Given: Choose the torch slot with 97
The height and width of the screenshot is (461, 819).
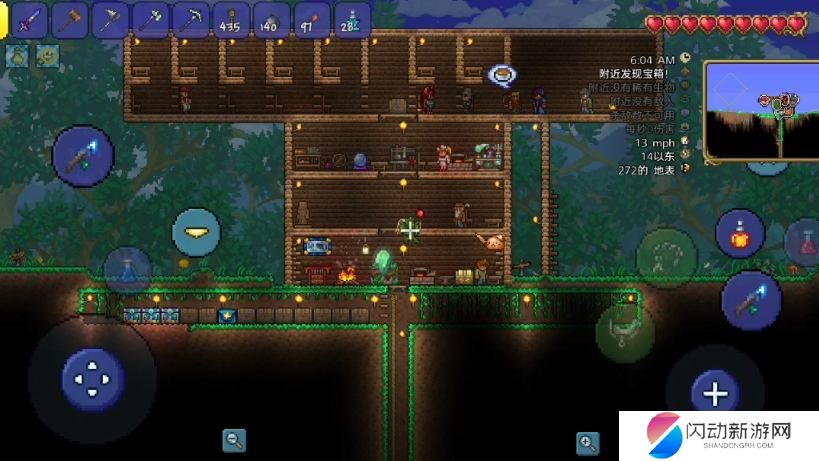Looking at the screenshot, I should [x=310, y=19].
